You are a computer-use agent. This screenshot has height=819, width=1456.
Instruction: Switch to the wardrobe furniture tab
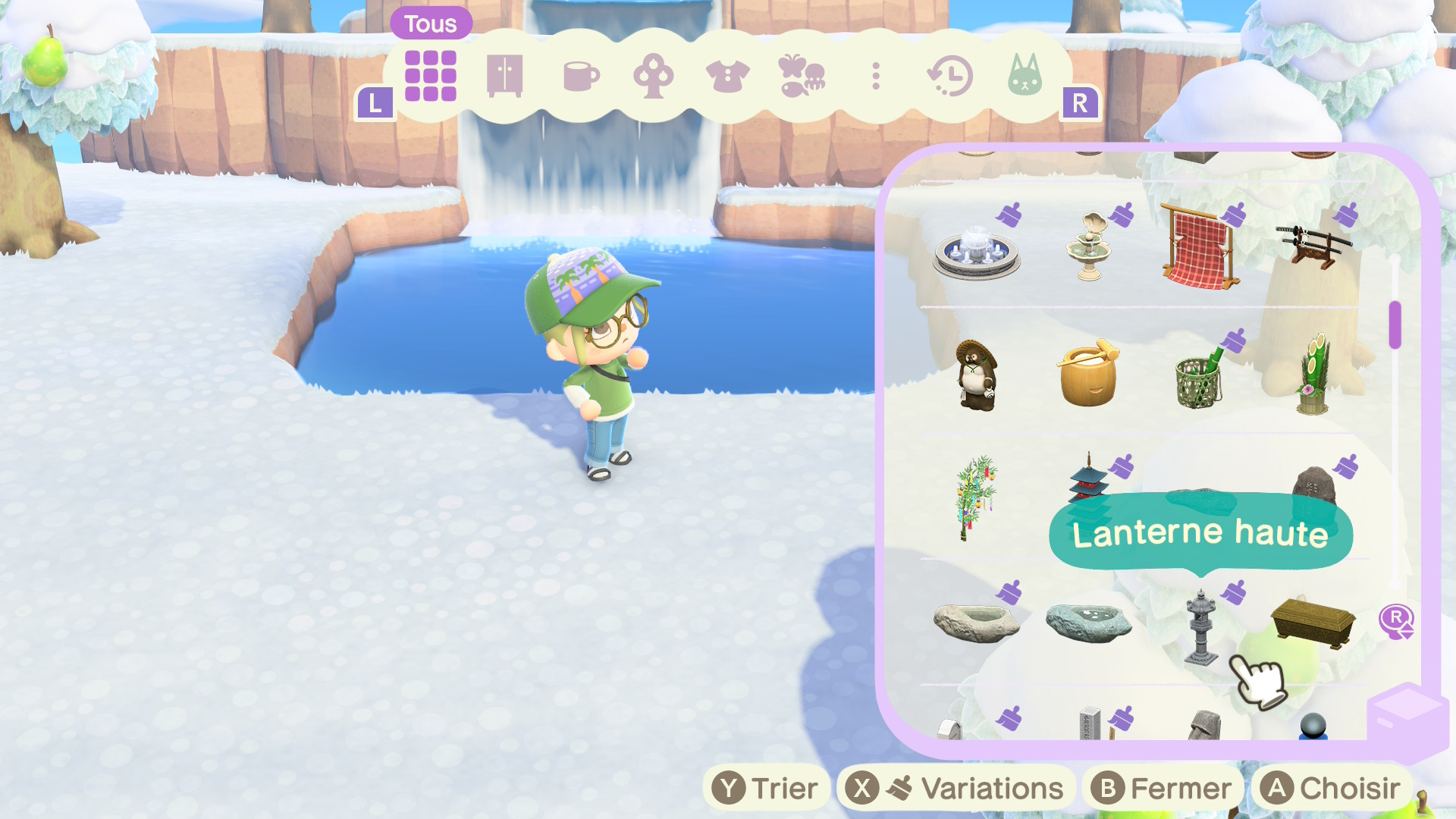[x=504, y=76]
